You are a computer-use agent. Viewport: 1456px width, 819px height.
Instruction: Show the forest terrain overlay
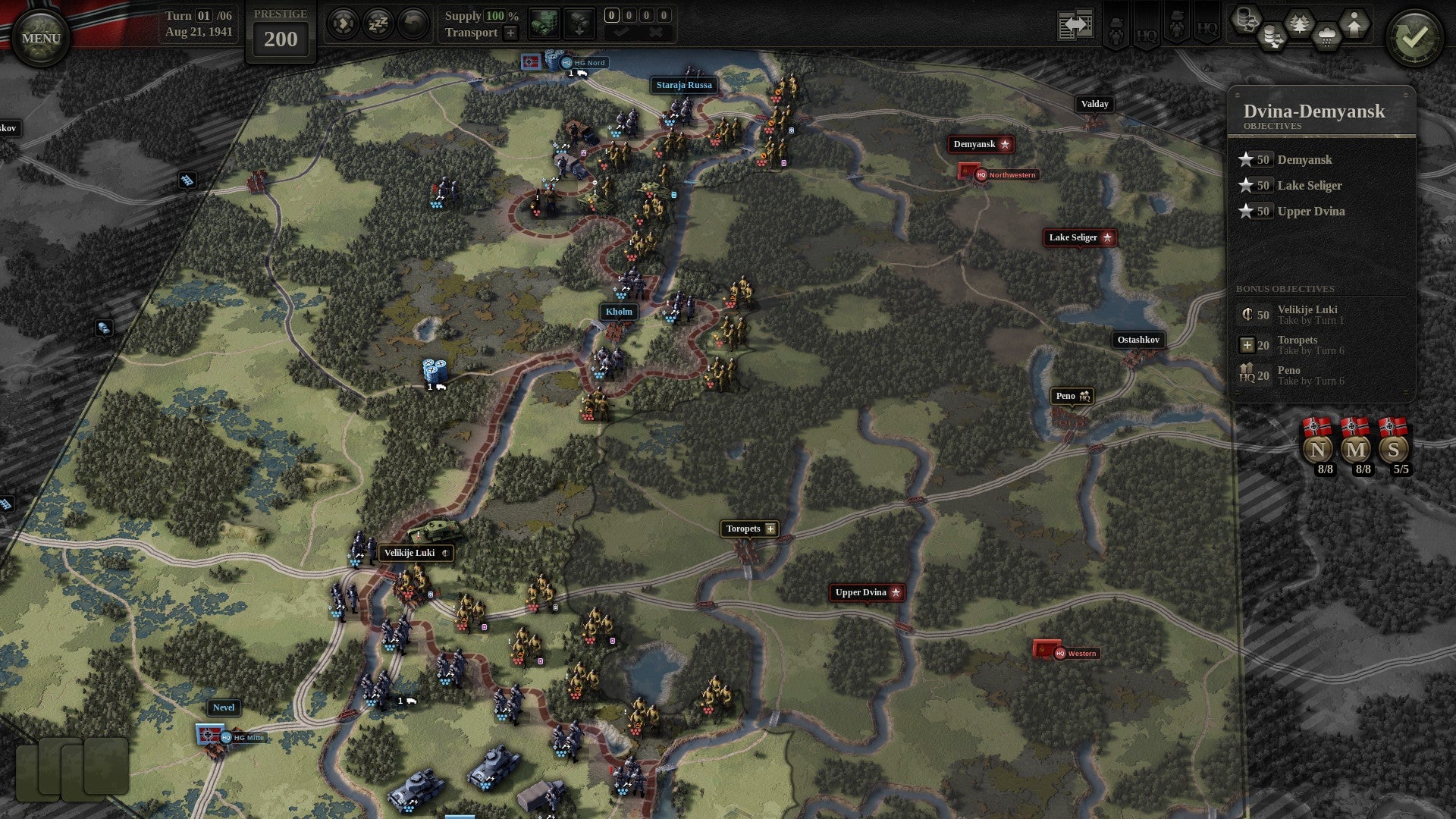pyautogui.click(x=1299, y=24)
